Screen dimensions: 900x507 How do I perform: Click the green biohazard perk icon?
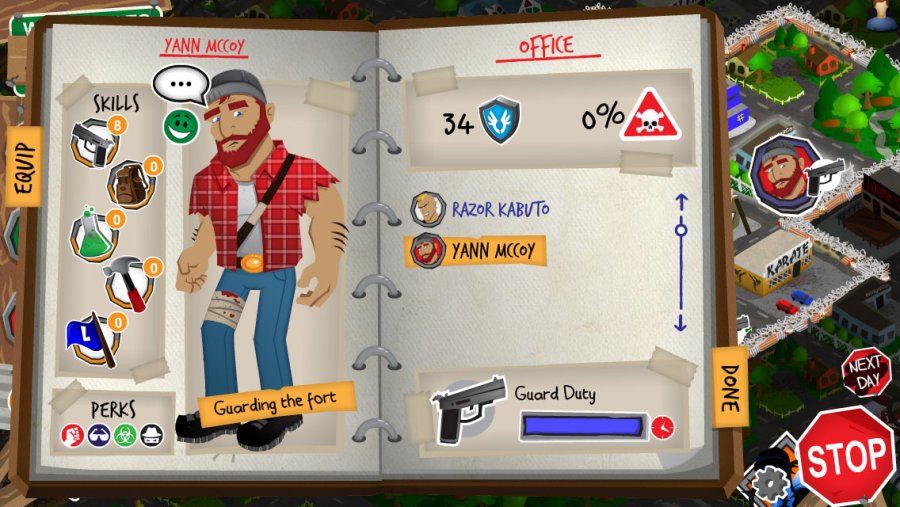122,435
